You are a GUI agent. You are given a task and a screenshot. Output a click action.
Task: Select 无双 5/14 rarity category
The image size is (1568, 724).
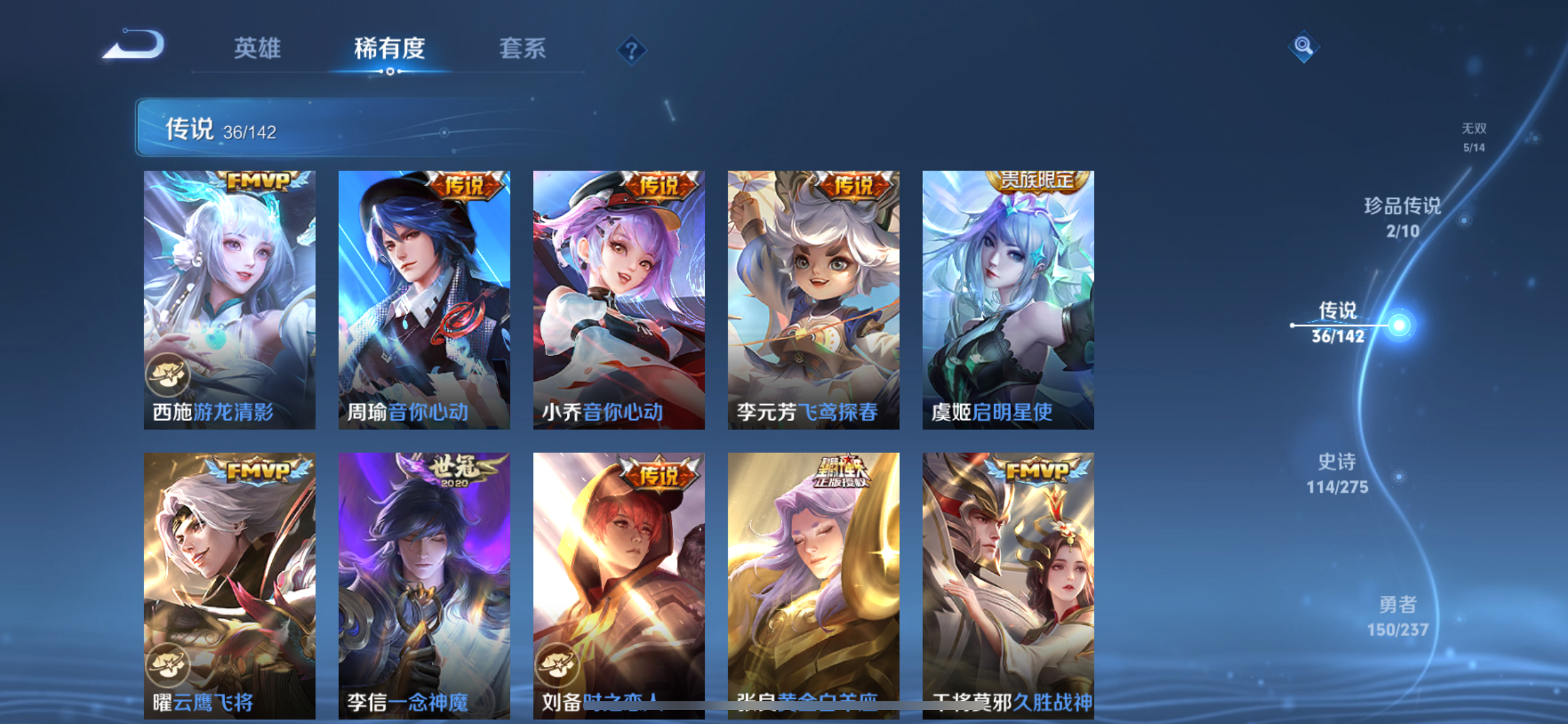pos(1473,137)
